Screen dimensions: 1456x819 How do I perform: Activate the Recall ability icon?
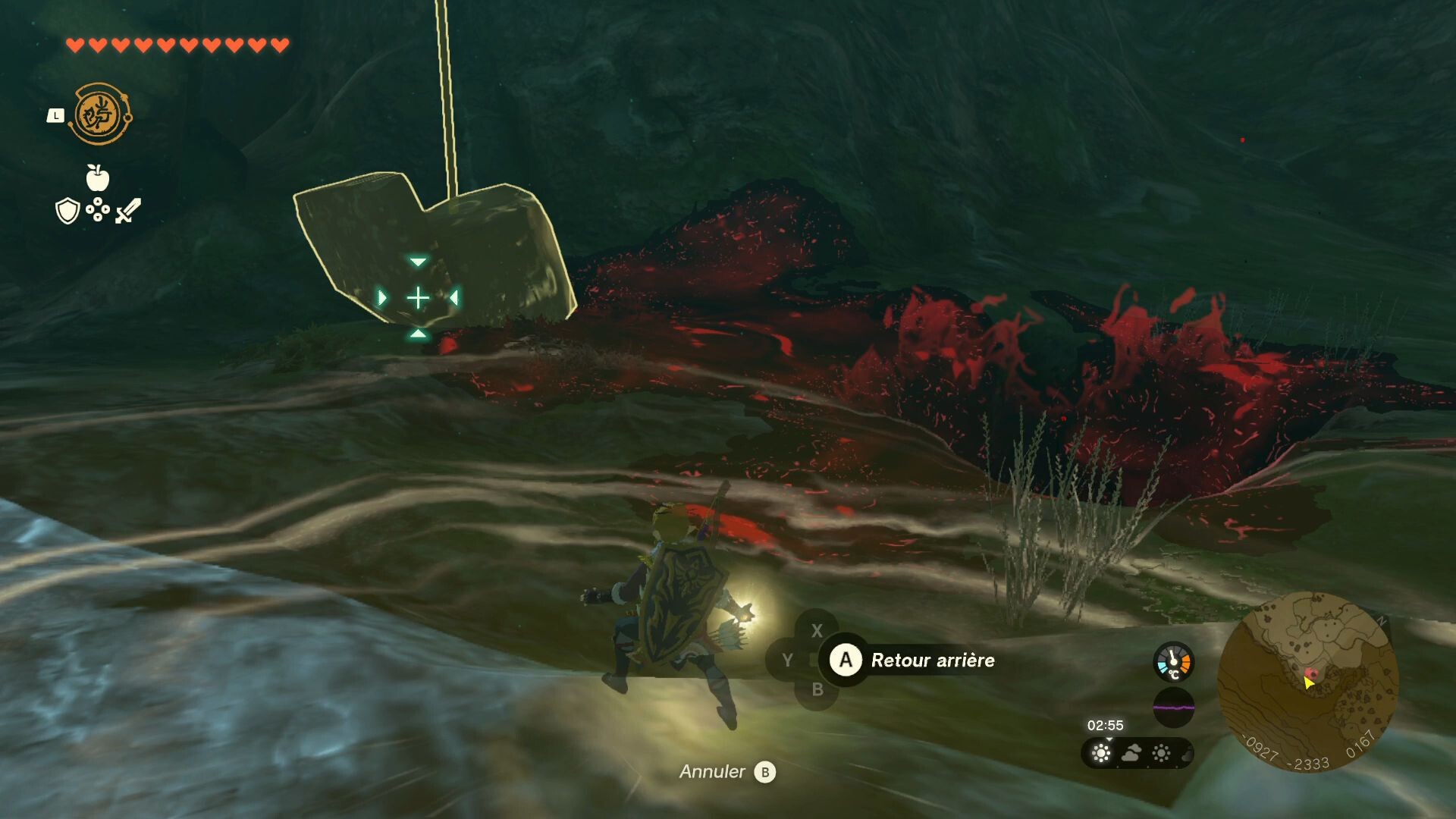click(x=100, y=115)
